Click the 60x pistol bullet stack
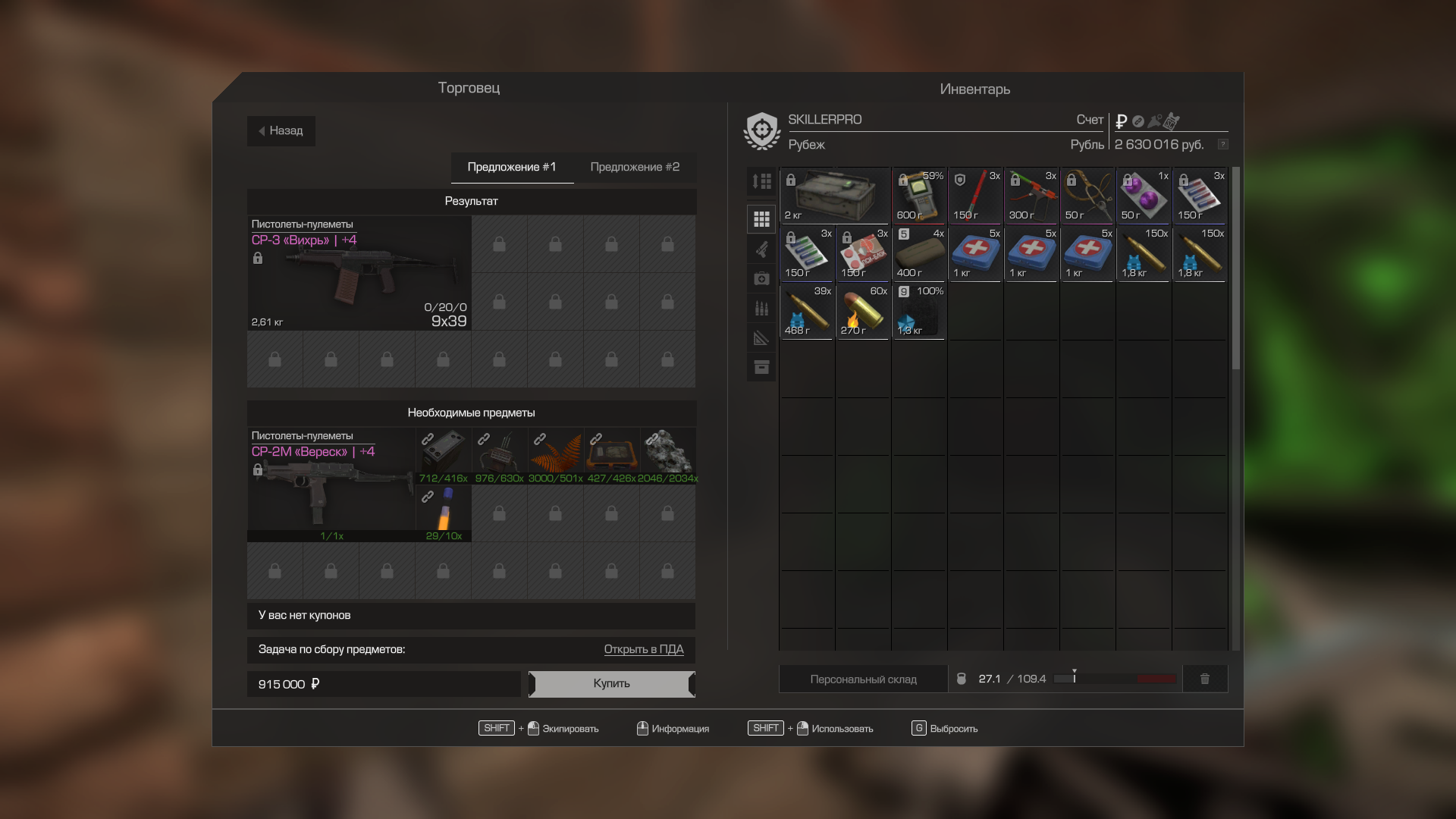 (863, 312)
